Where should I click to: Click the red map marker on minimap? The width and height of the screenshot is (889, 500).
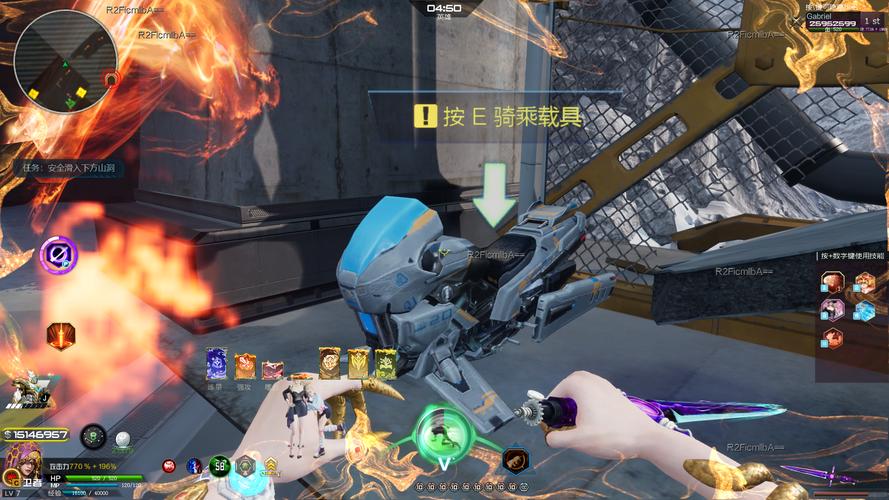[x=112, y=78]
